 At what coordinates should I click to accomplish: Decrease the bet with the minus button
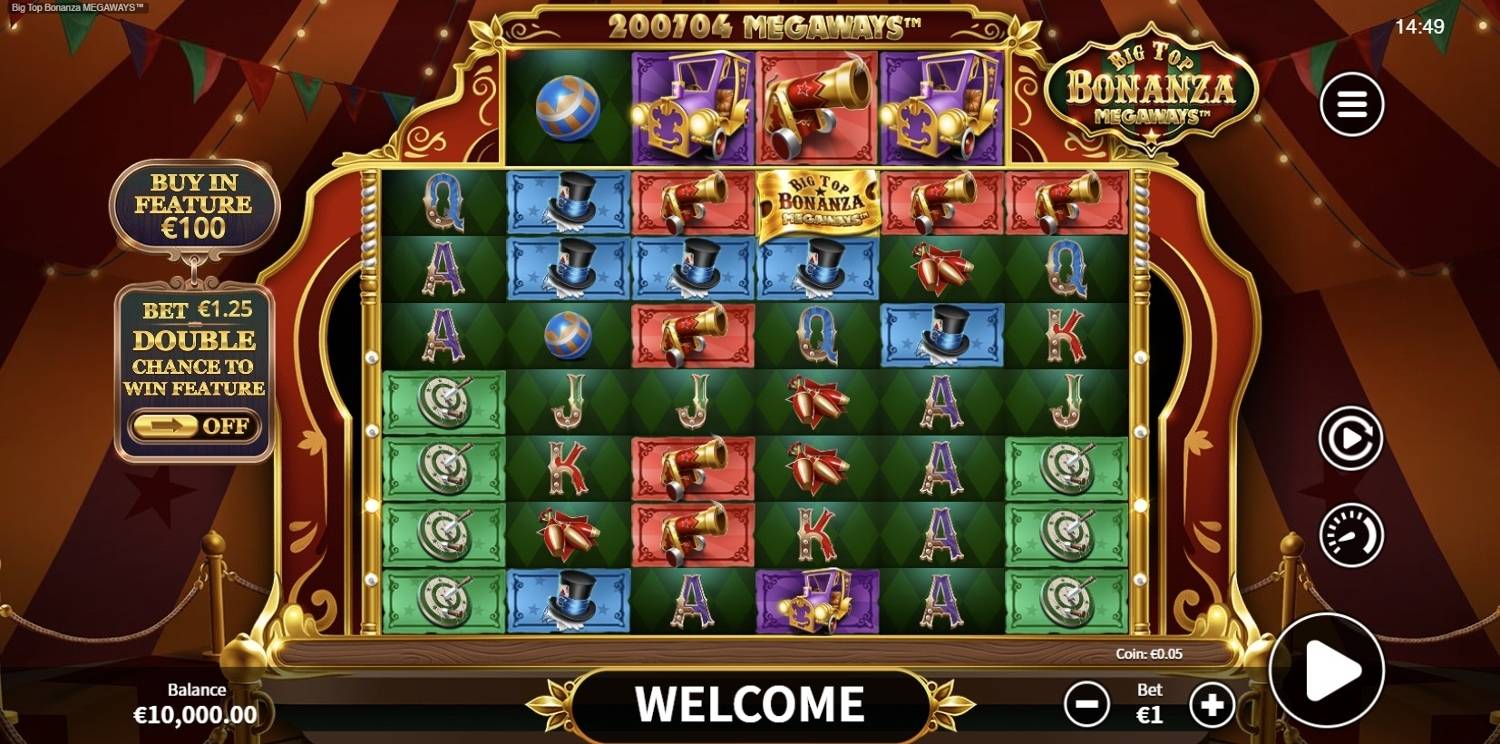1087,705
